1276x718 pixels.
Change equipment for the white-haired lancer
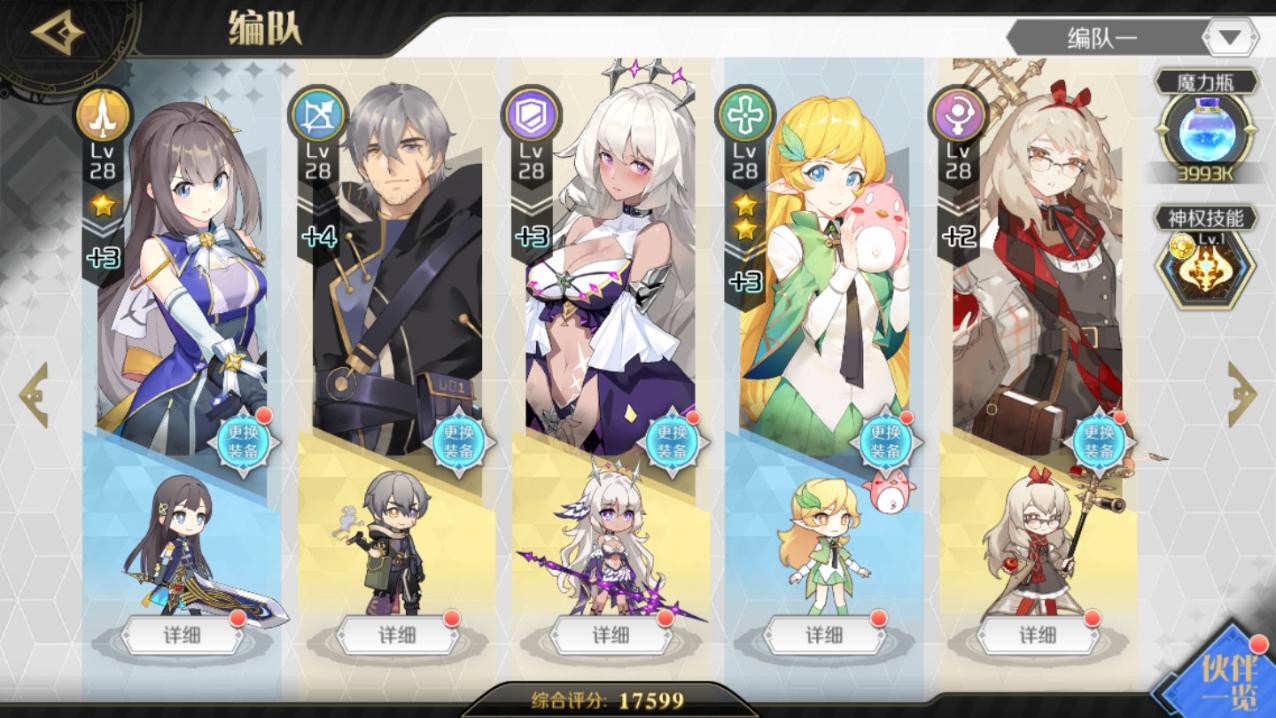(672, 441)
